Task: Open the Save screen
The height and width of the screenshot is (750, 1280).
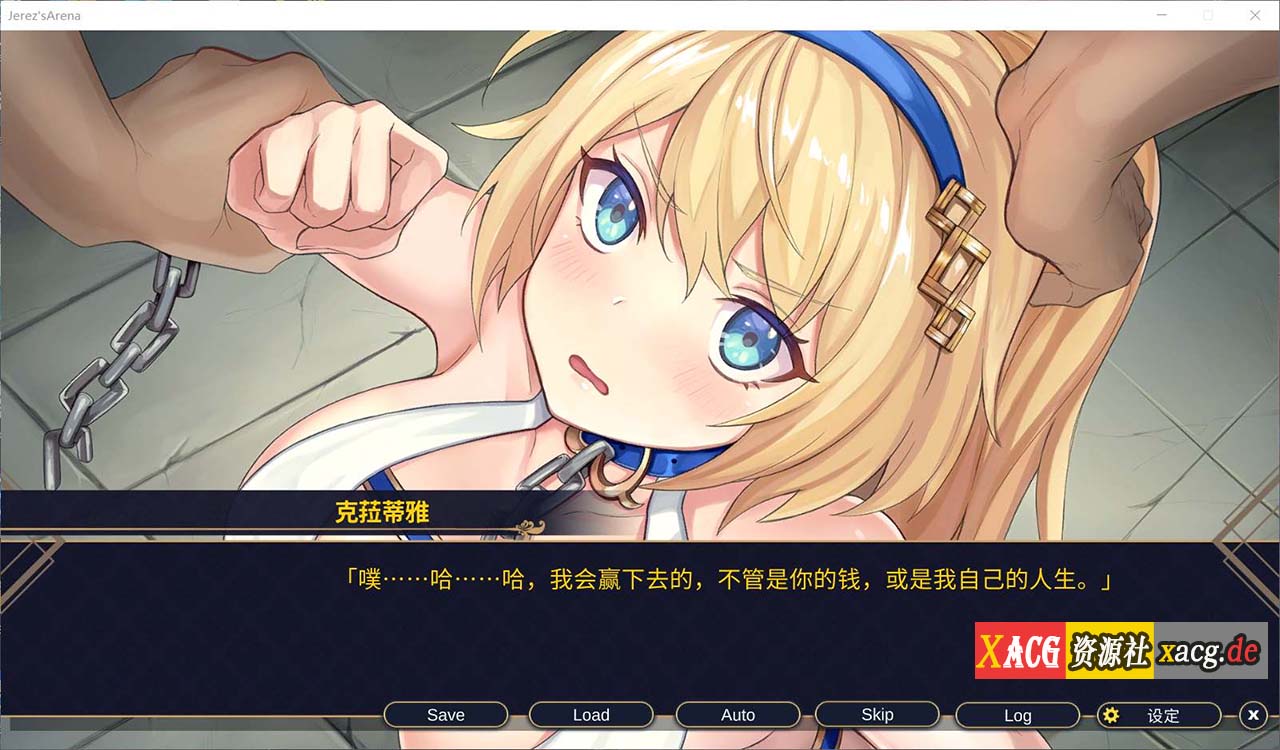Action: (x=446, y=714)
